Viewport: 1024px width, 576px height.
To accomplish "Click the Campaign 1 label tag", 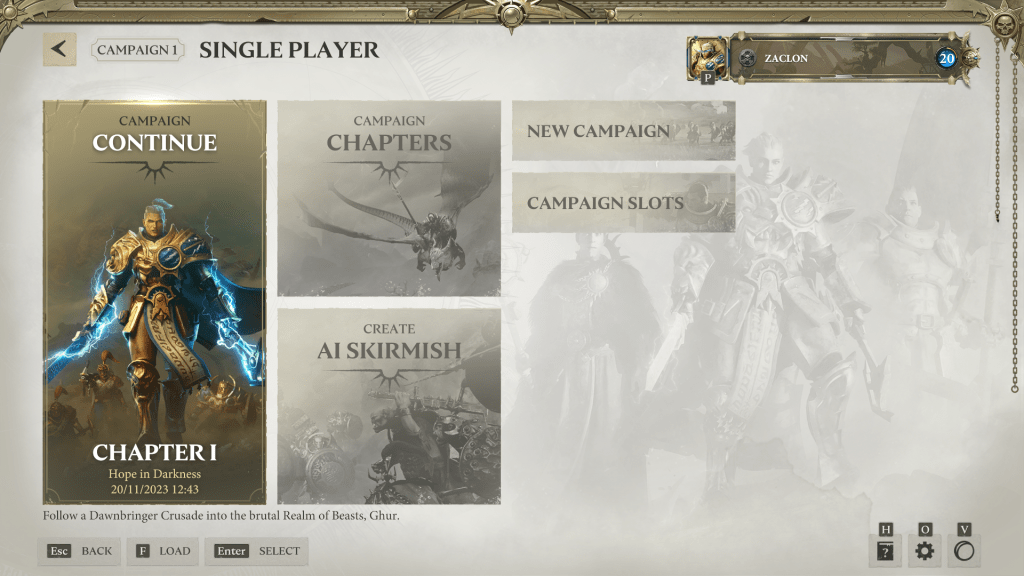I will [139, 49].
